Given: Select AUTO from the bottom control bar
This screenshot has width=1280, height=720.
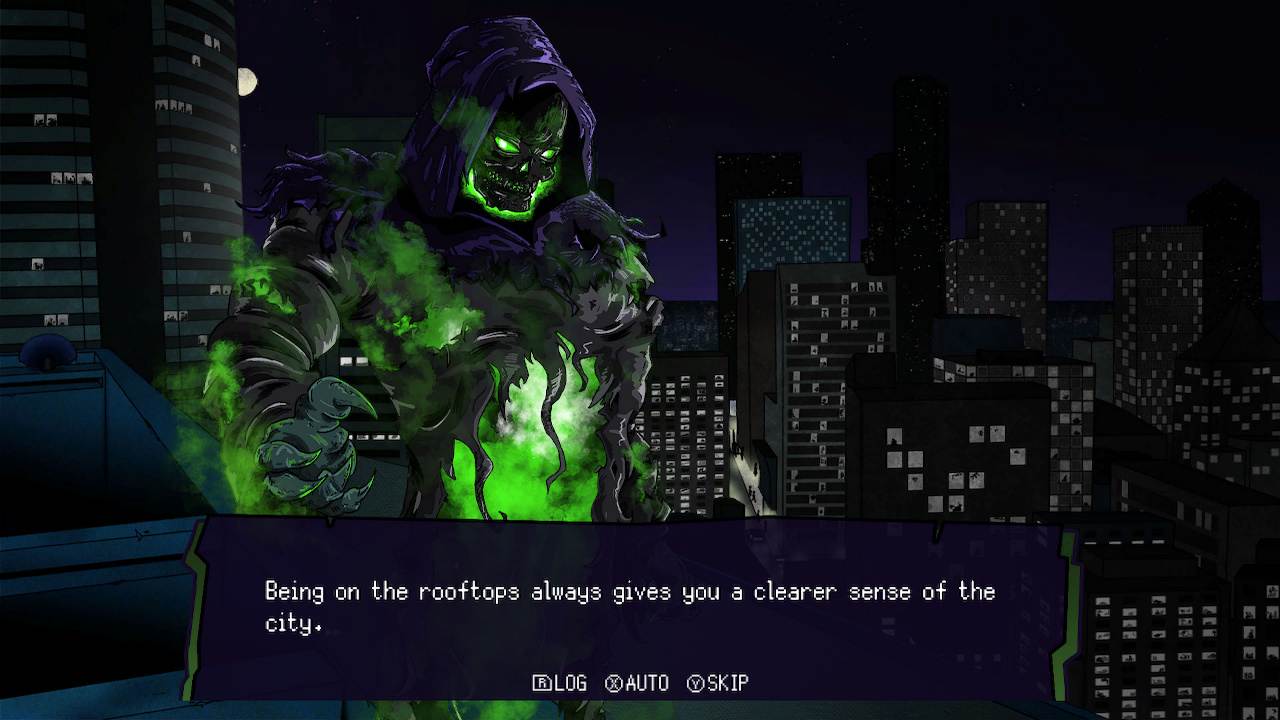Looking at the screenshot, I should pyautogui.click(x=640, y=684).
